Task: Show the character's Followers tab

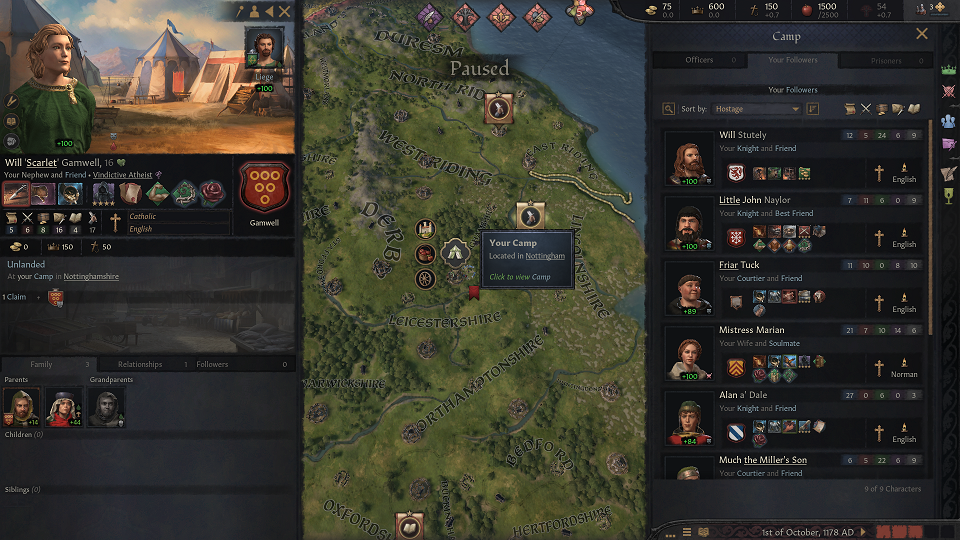Action: [213, 364]
